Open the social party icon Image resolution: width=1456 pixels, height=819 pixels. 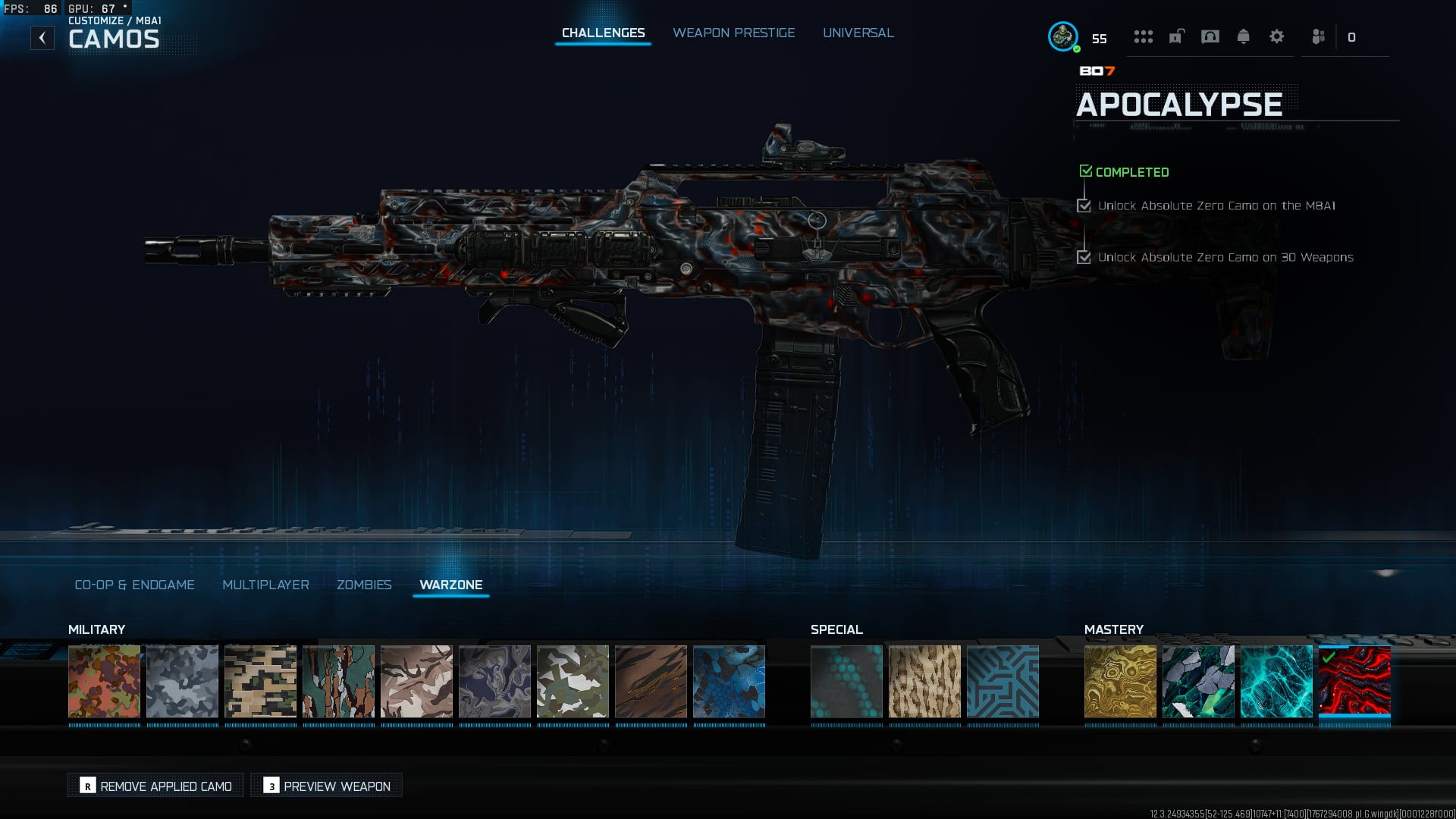coord(1319,36)
